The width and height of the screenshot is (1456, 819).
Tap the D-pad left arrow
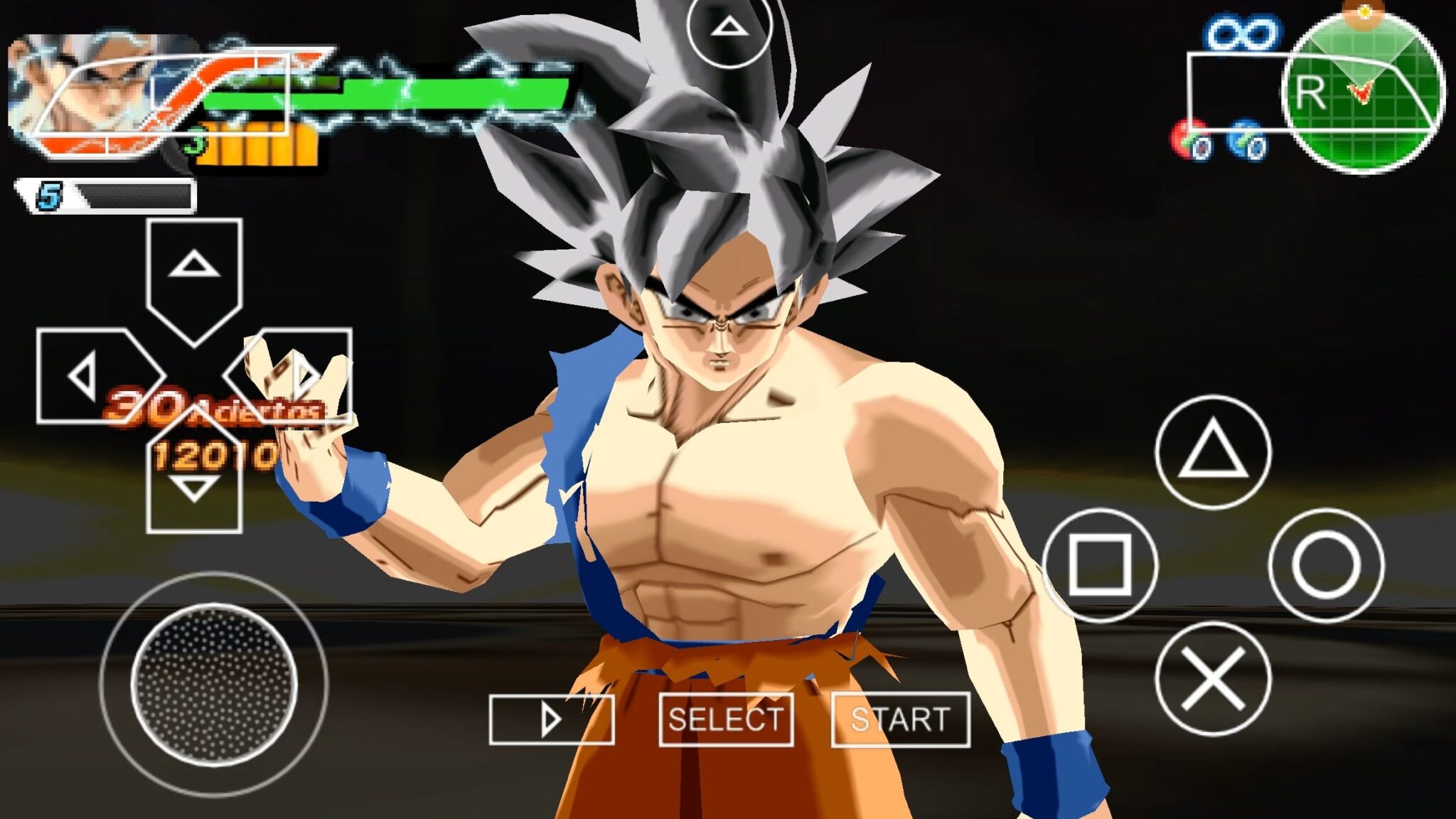tap(92, 375)
